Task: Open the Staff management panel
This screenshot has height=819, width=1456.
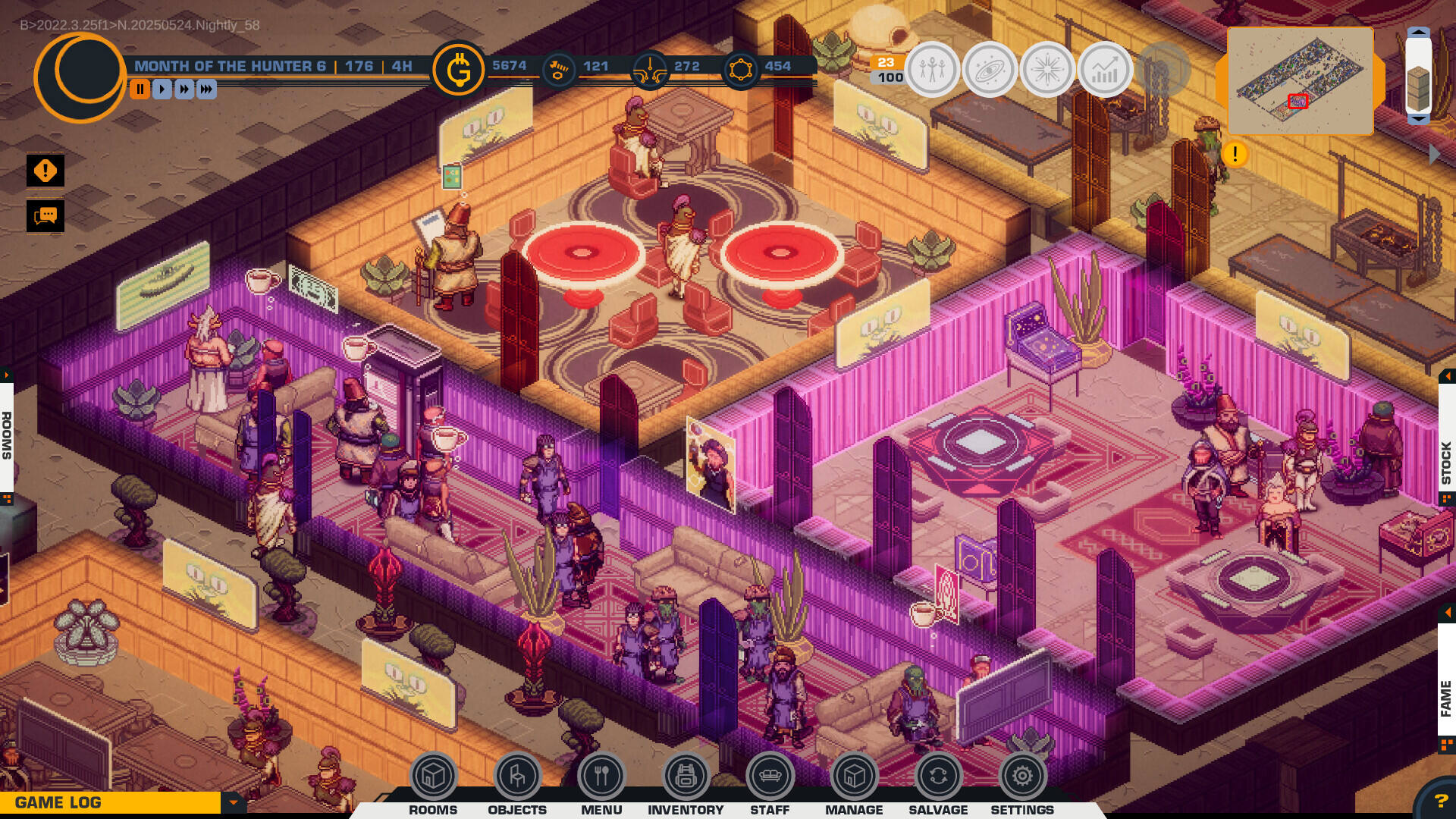Action: (769, 777)
